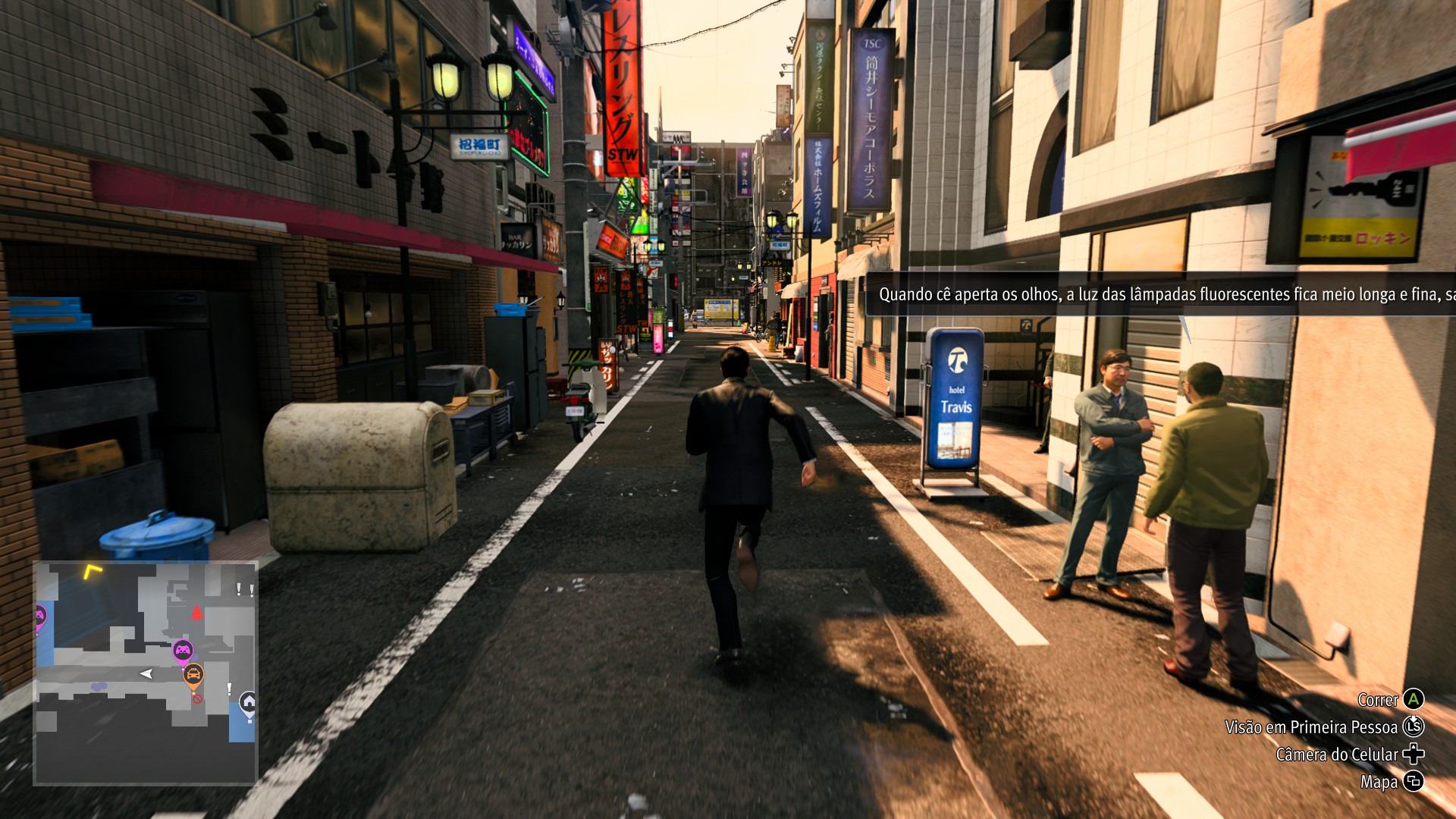The image size is (1456, 819).
Task: Click the yellow chevron marker on minimap
Action: tap(93, 571)
